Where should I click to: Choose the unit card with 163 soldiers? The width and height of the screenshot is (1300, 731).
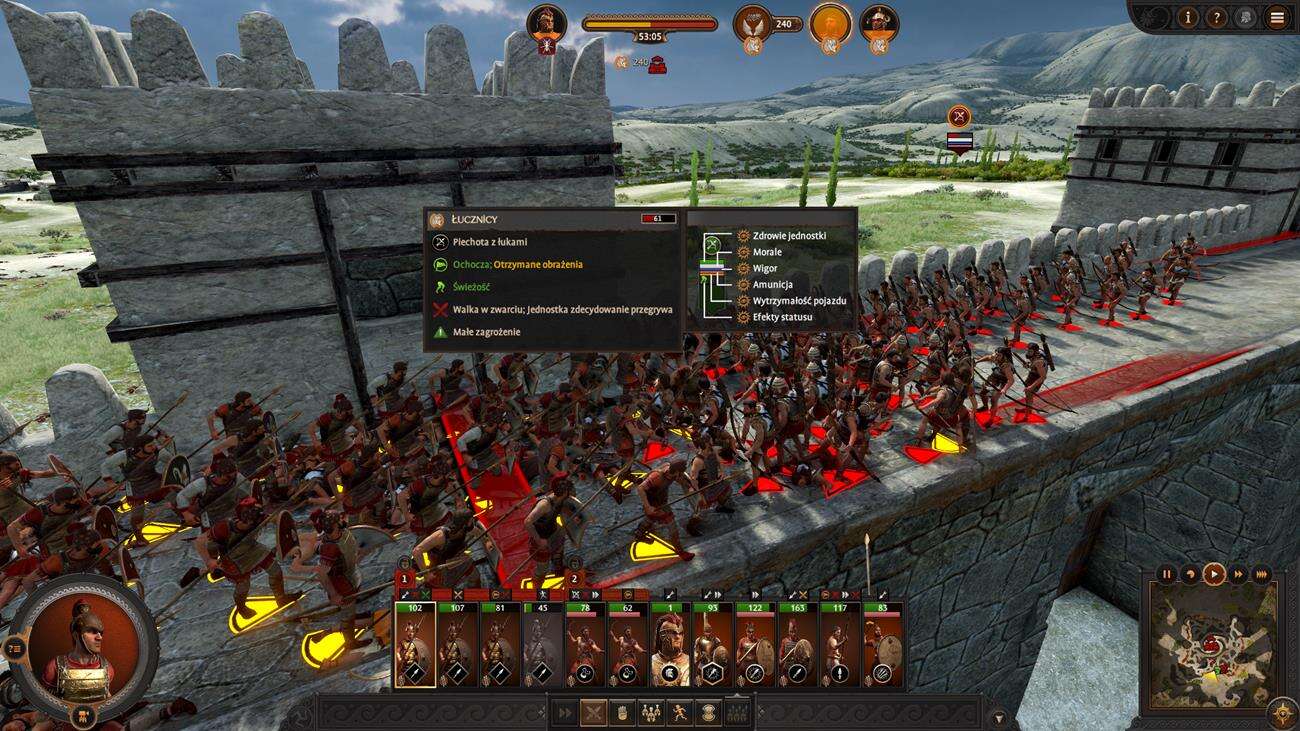click(x=797, y=645)
